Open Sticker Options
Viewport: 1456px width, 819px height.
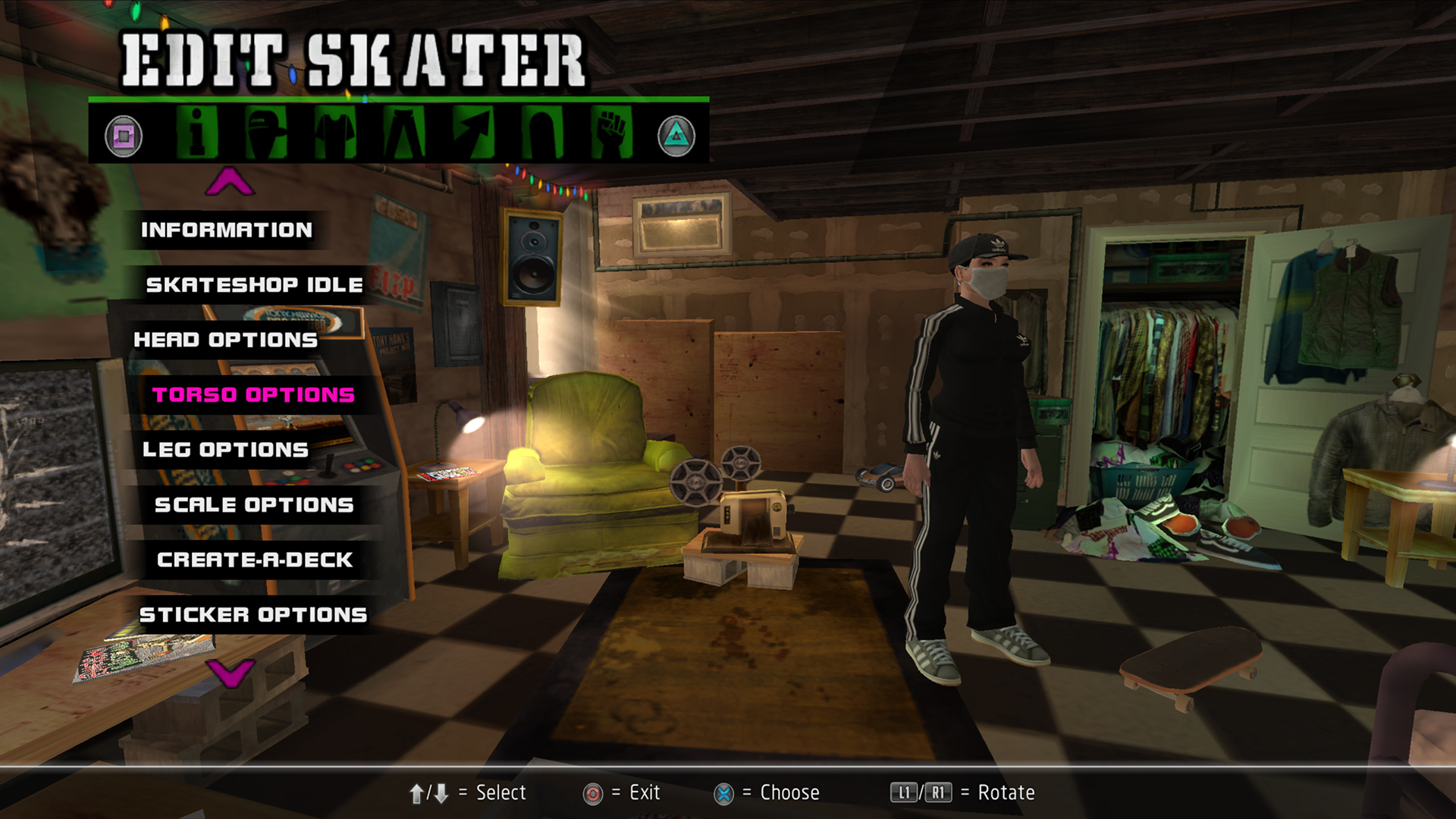[x=253, y=615]
